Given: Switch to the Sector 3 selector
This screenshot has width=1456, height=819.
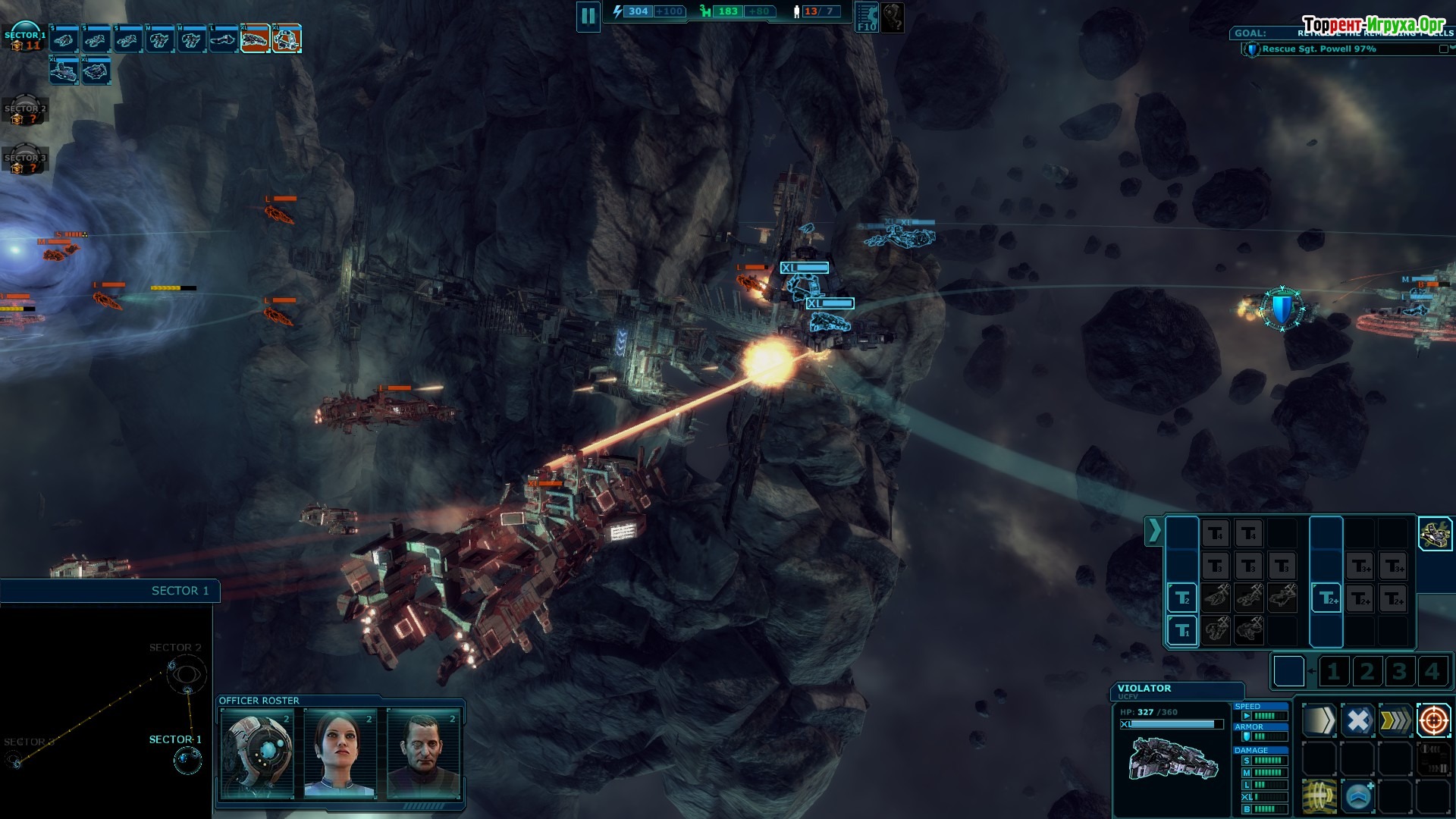Looking at the screenshot, I should coord(25,159).
